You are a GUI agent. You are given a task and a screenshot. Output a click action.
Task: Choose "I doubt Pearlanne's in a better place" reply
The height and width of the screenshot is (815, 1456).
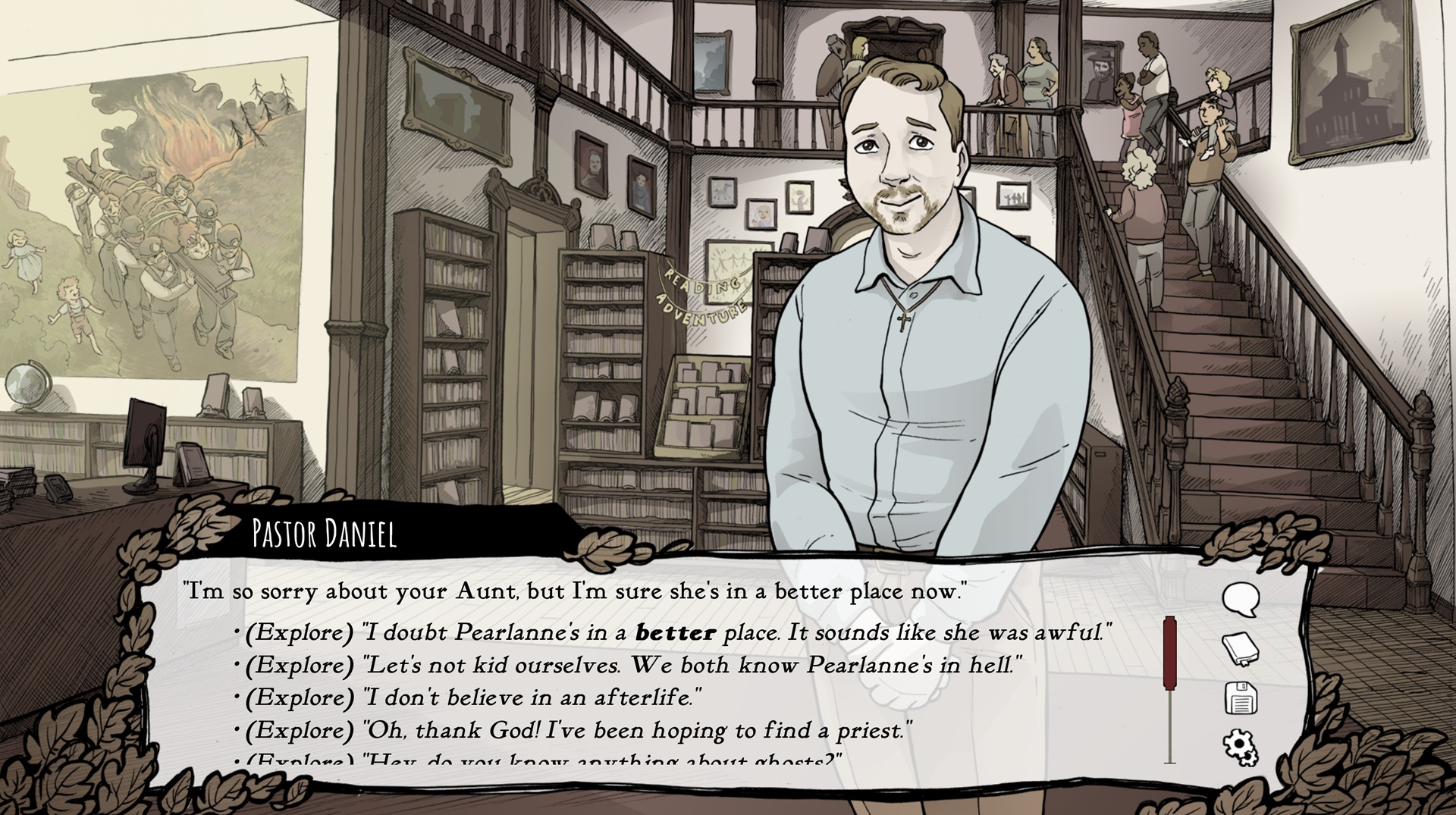click(679, 632)
